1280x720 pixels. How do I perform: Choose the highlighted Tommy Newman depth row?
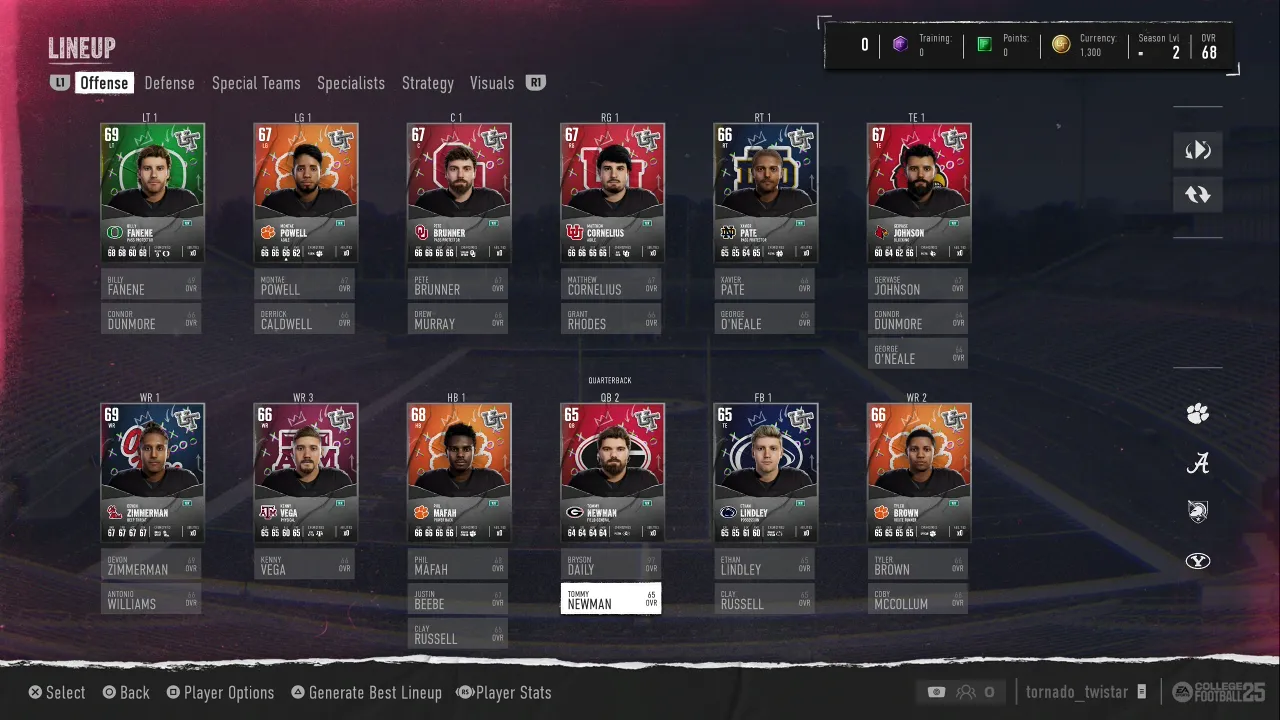[x=611, y=599]
